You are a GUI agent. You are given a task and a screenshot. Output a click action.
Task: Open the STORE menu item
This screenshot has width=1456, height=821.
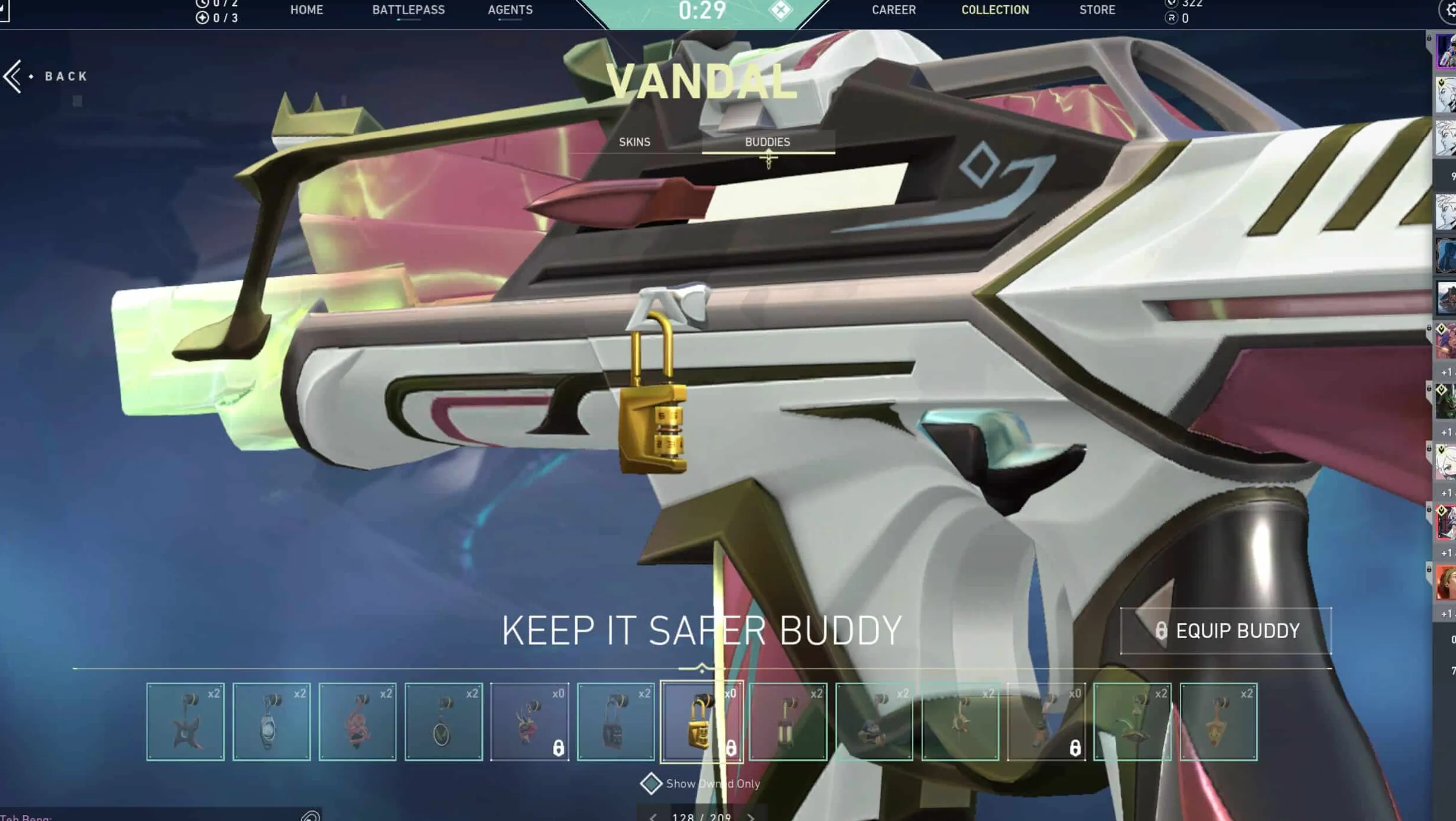[x=1096, y=9]
